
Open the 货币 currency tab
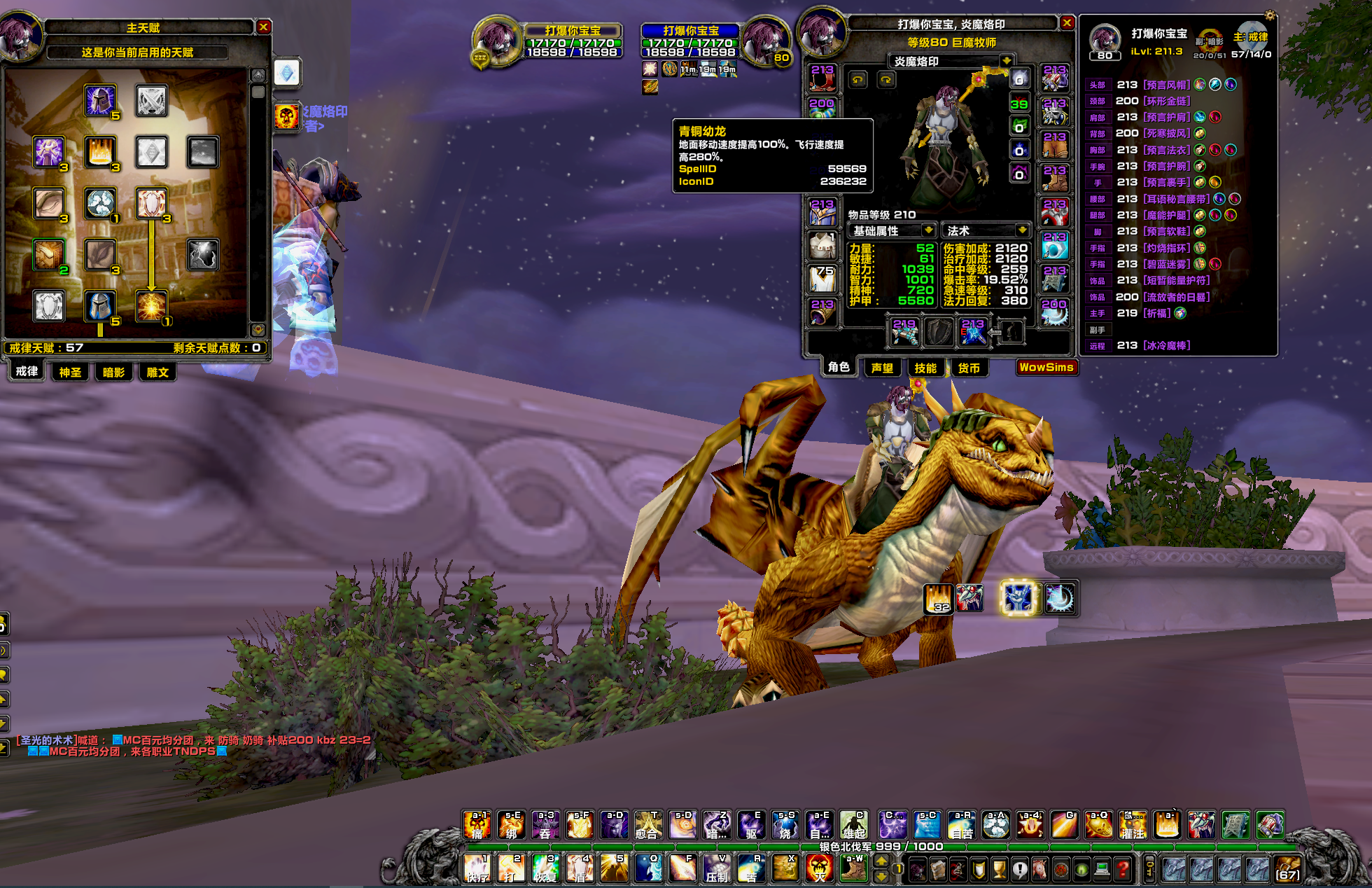969,368
